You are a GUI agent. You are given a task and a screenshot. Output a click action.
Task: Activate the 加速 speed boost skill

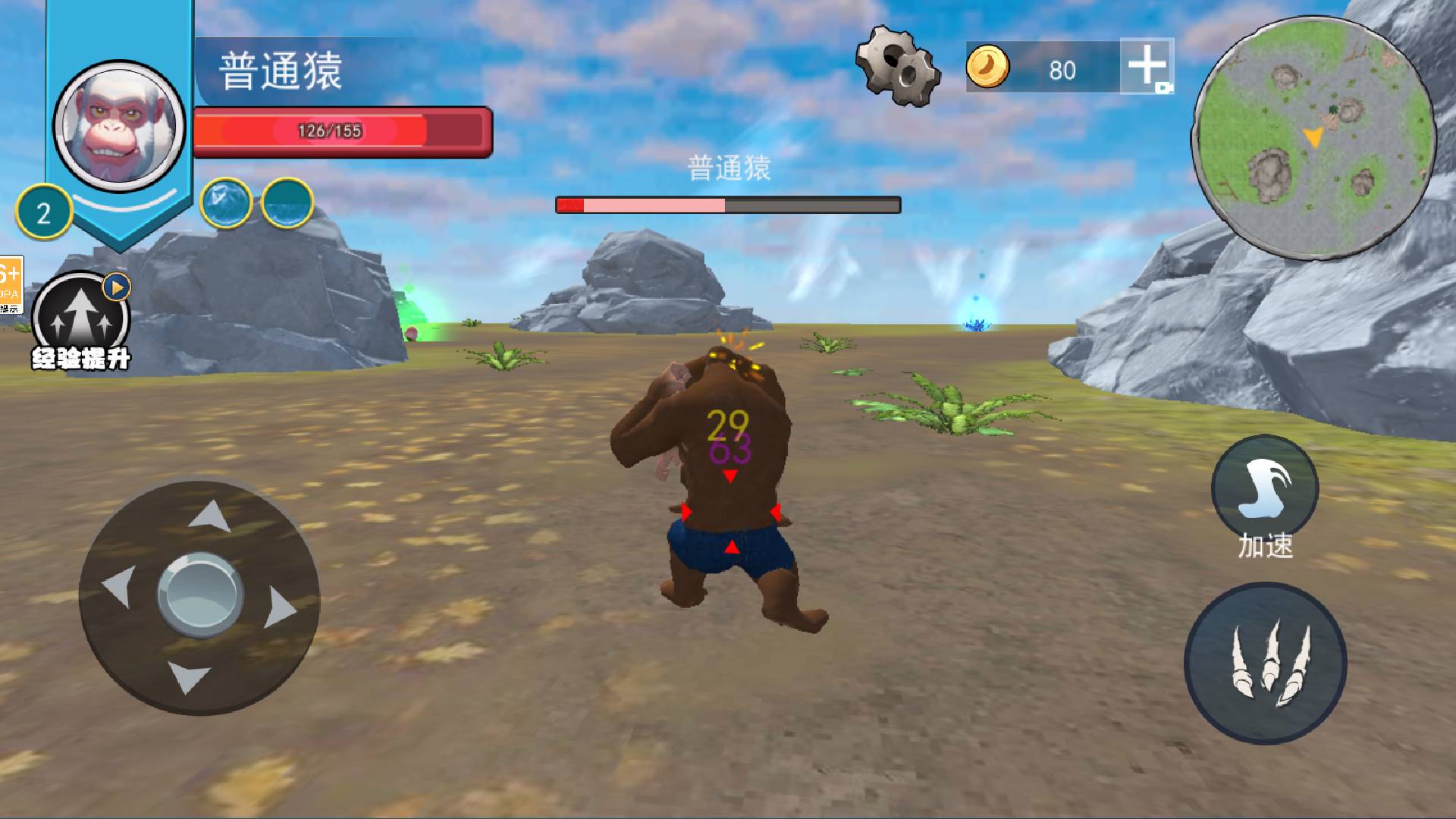pyautogui.click(x=1264, y=489)
